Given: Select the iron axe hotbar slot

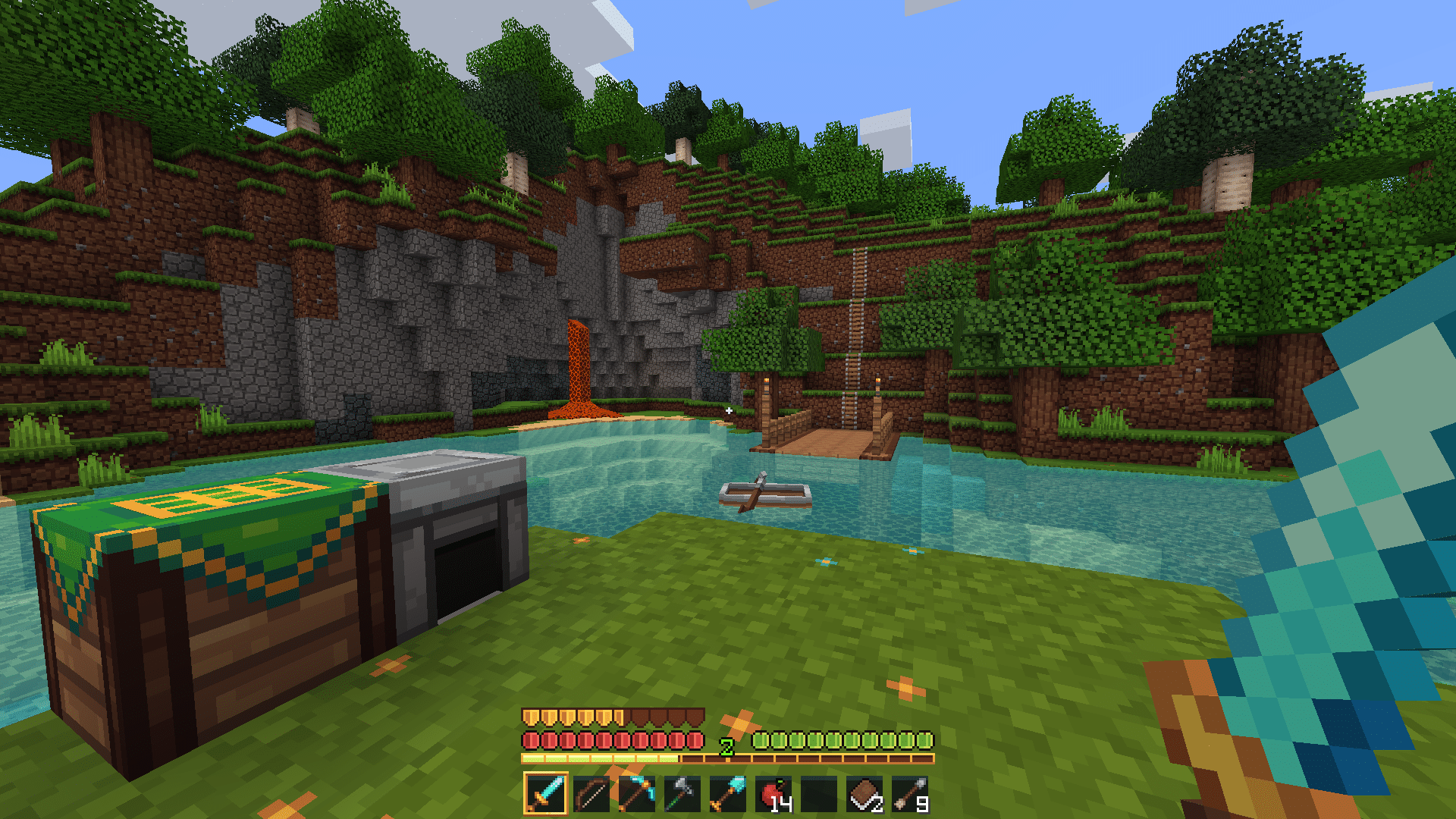Looking at the screenshot, I should (x=682, y=794).
